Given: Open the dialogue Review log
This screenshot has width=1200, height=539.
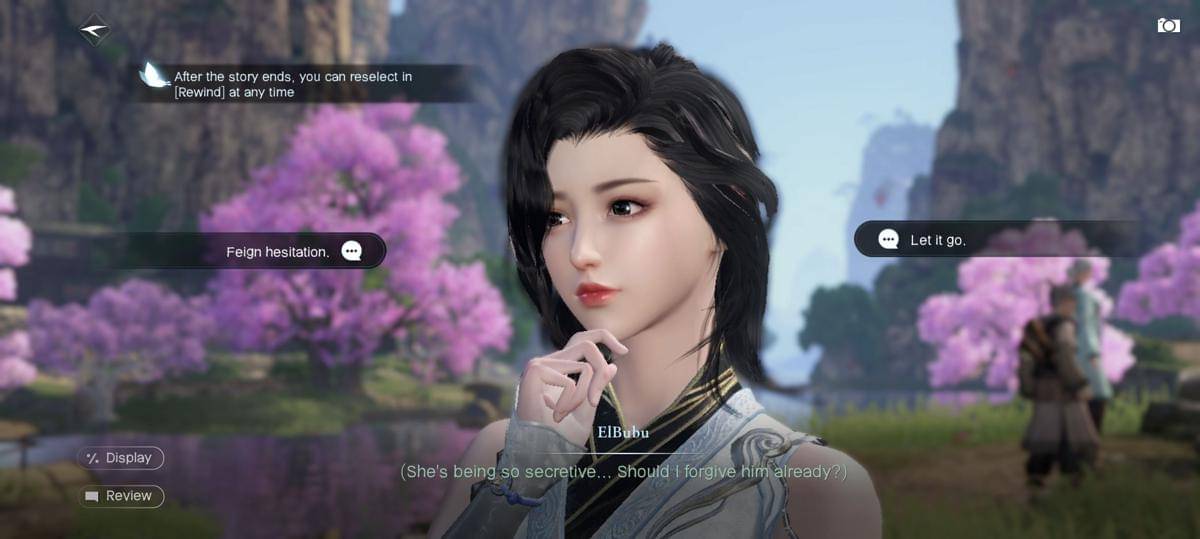Looking at the screenshot, I should tap(121, 496).
